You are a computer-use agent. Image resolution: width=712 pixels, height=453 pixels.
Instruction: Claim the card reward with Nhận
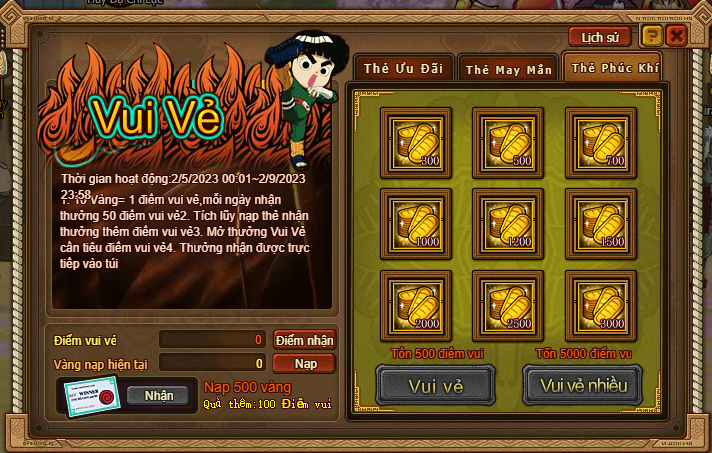tap(158, 395)
